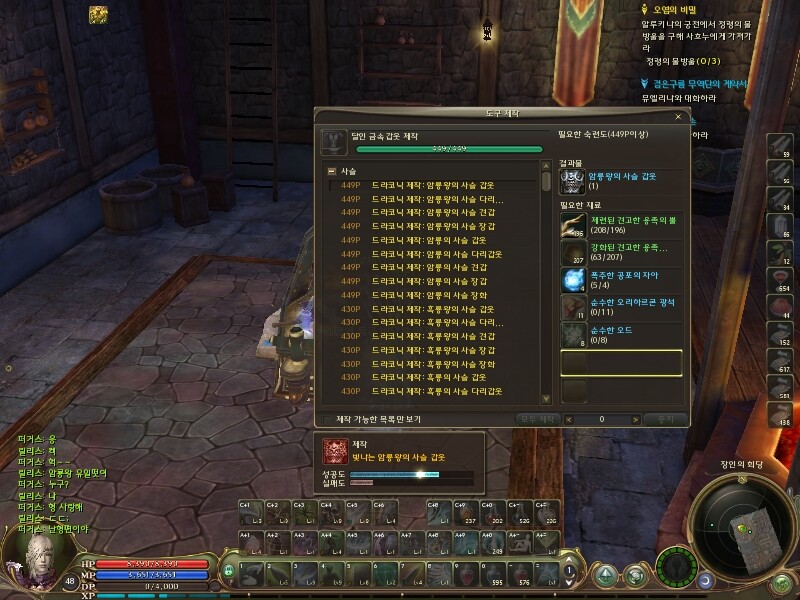800x600 pixels.
Task: Select the 제련된 견고한 용족의 뿔 material icon
Action: (x=573, y=226)
